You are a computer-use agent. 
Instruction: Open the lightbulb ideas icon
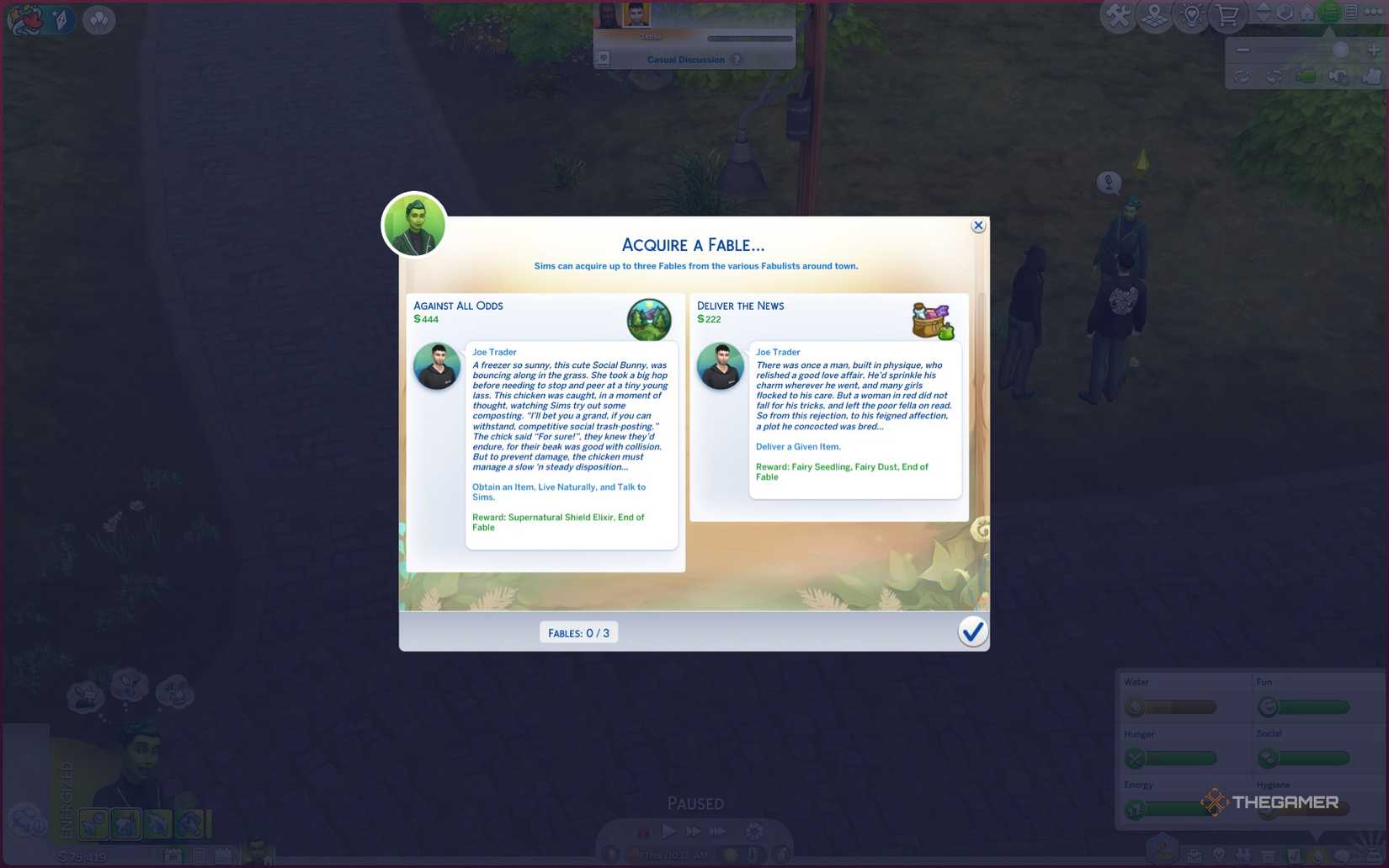(1191, 14)
